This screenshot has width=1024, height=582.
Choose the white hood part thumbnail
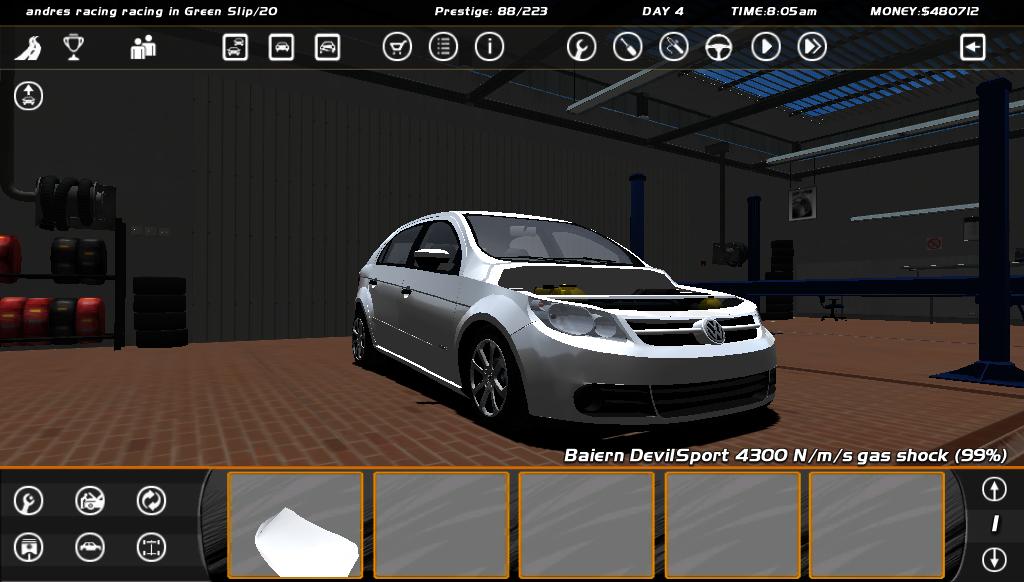point(295,525)
